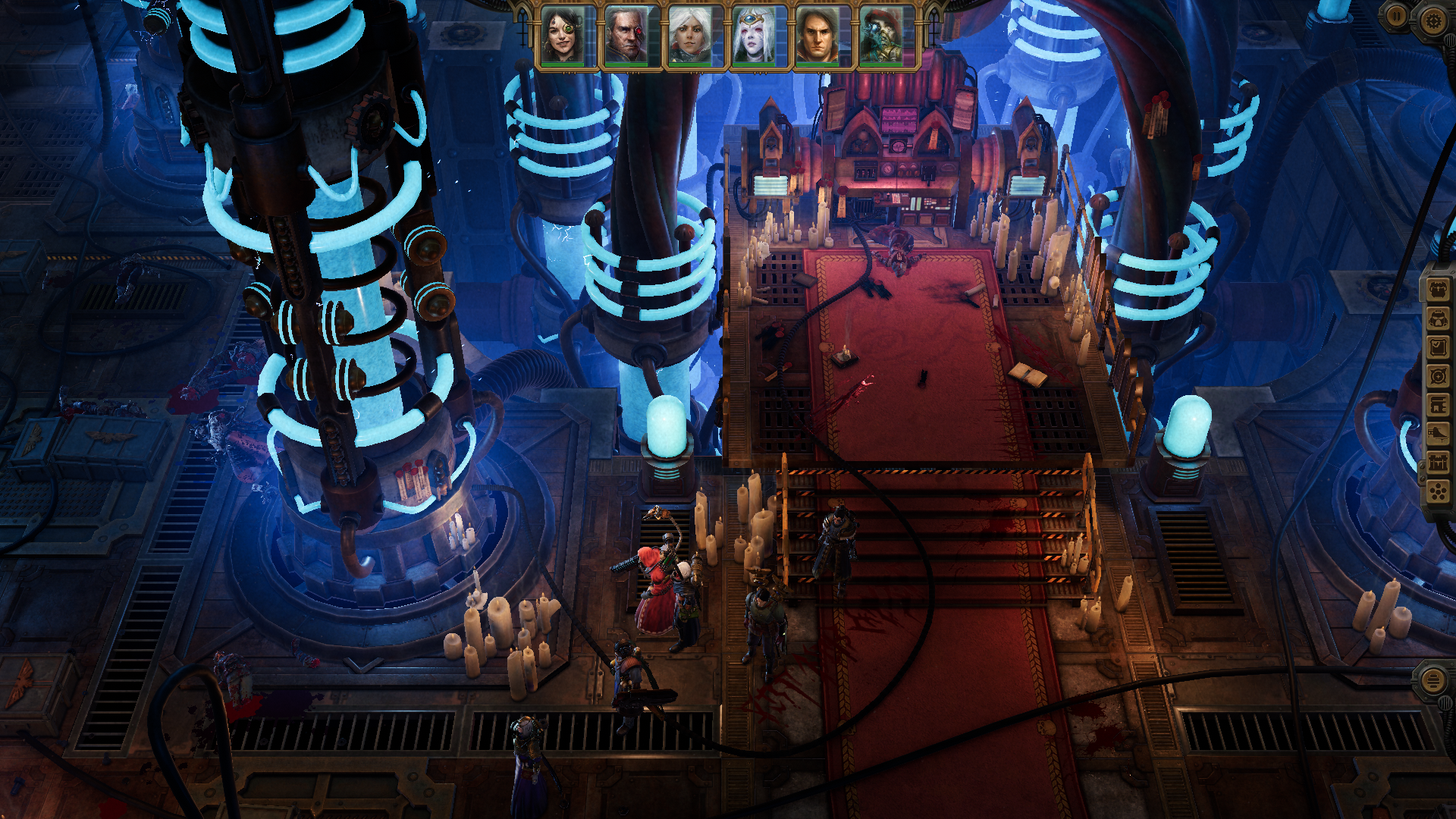Choose the white-haired woman in armor portrait
This screenshot has width=1456, height=819.
coord(689,36)
